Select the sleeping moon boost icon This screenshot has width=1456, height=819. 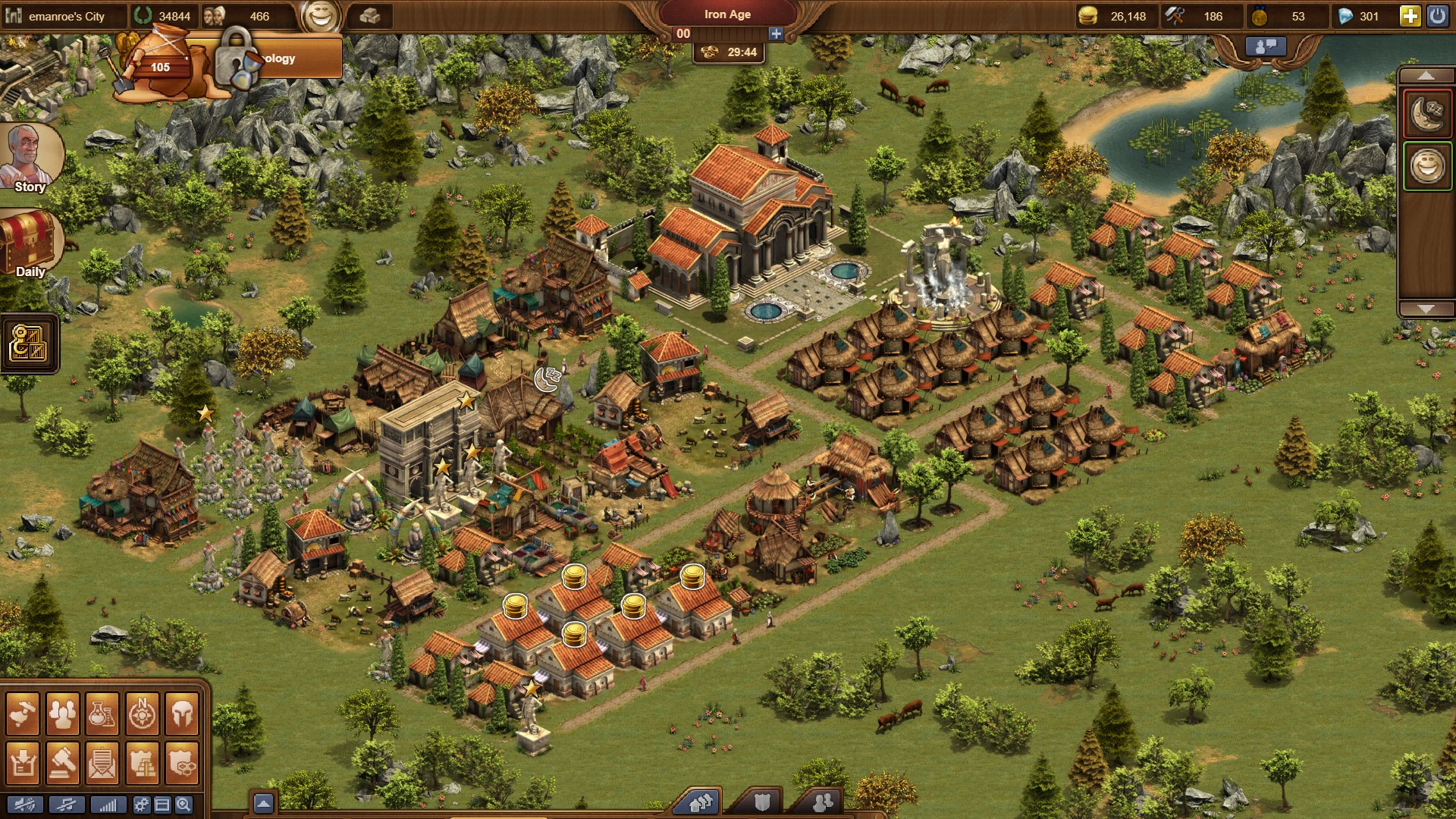point(1427,114)
